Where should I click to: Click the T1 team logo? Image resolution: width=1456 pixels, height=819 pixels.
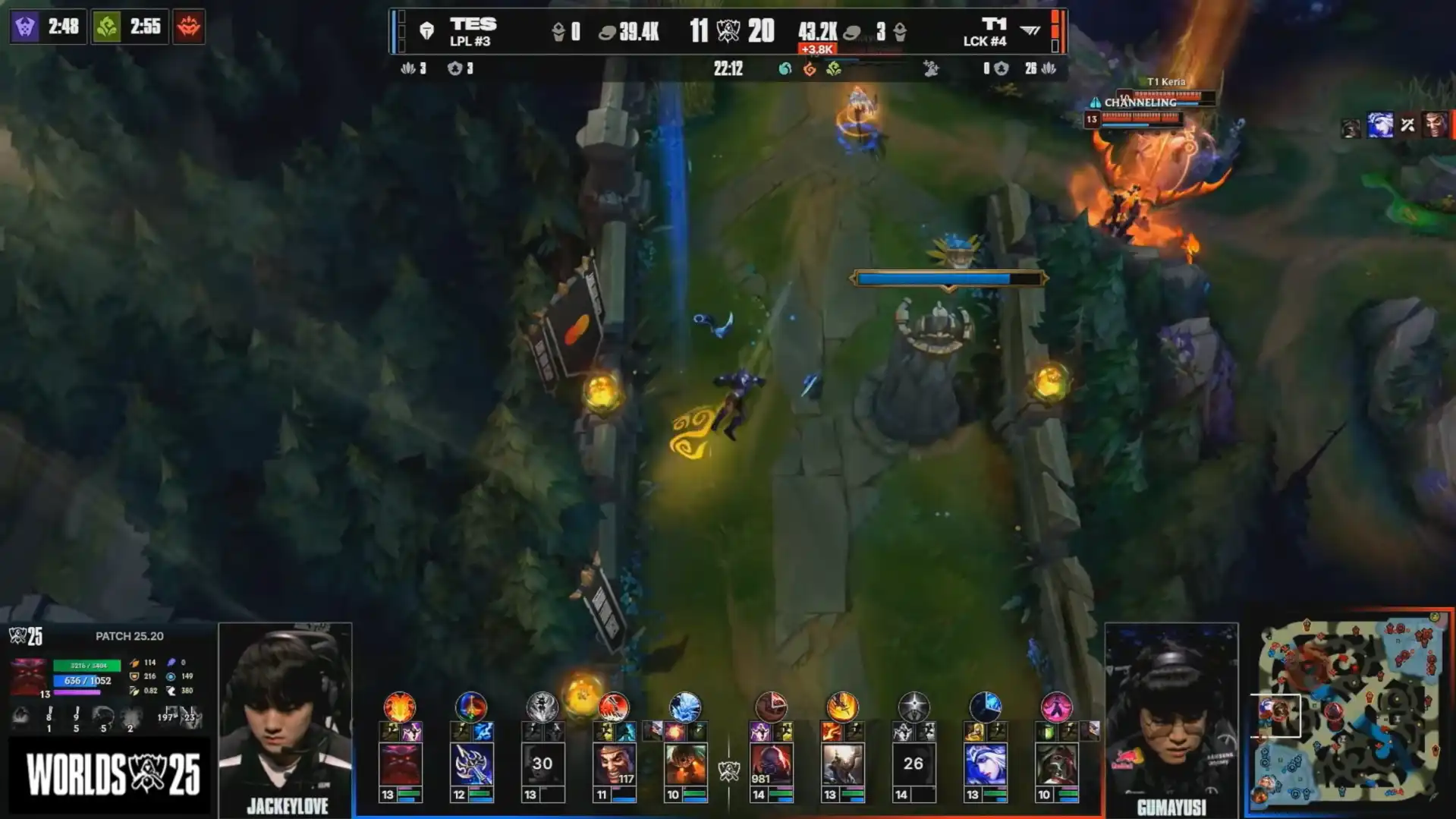pyautogui.click(x=1030, y=30)
